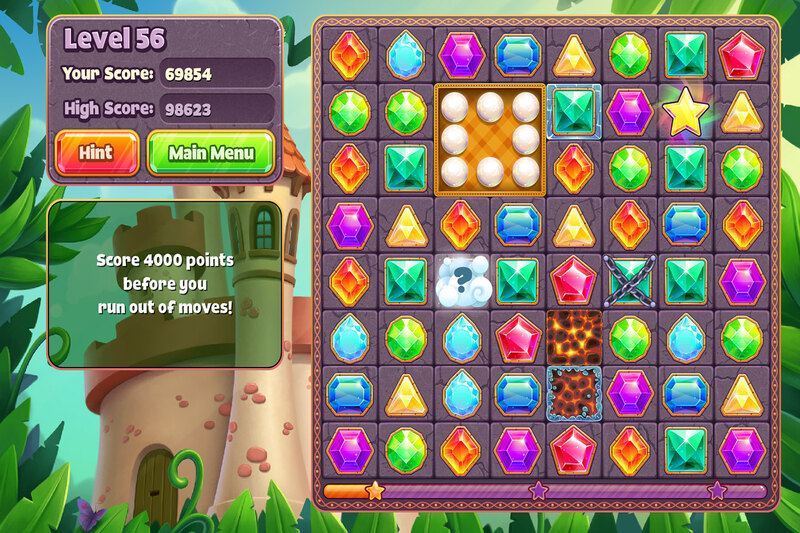Select the blue-framed green square gem
The image size is (800, 533).
[x=574, y=111]
